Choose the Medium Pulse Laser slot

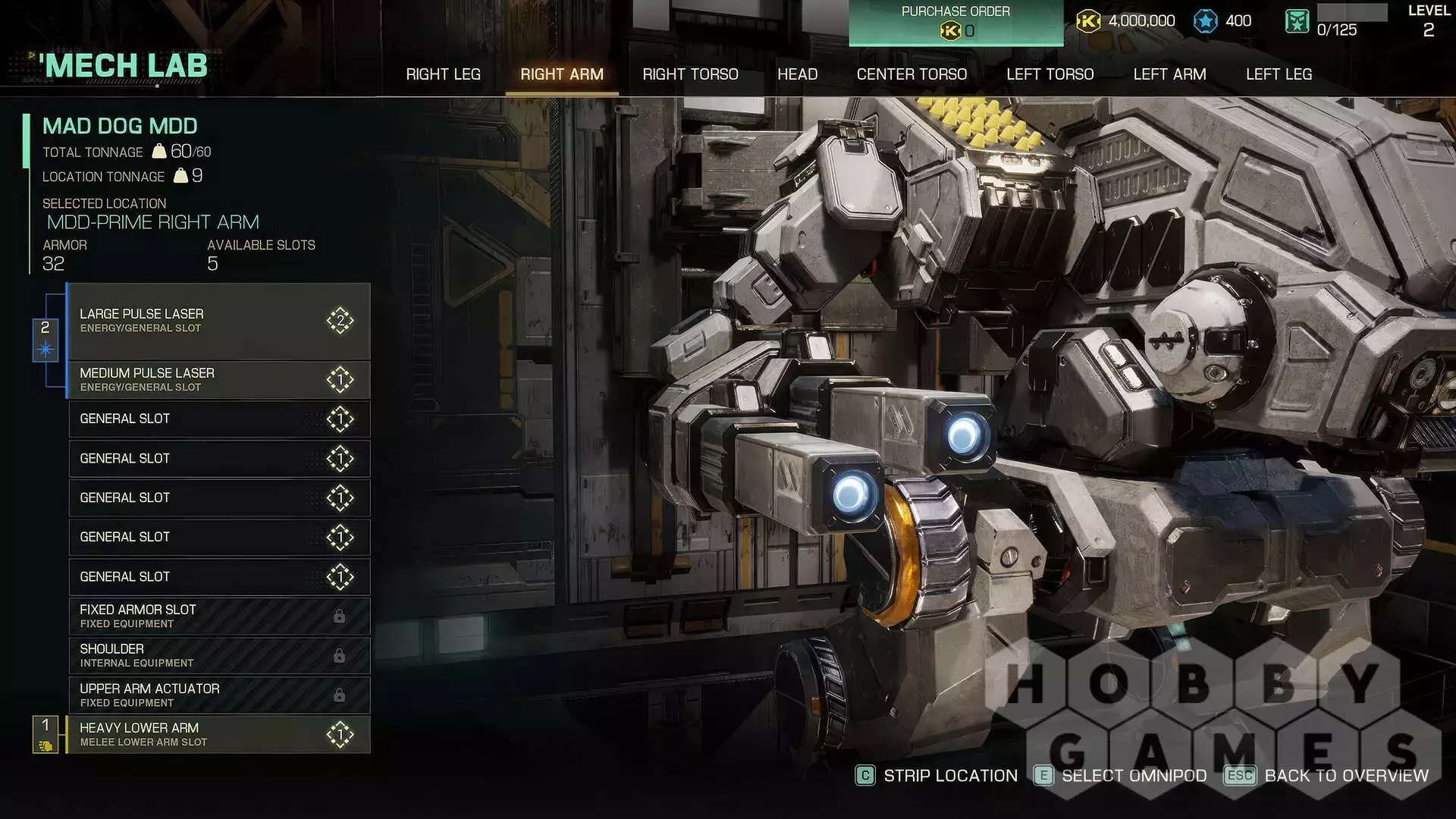(x=218, y=380)
